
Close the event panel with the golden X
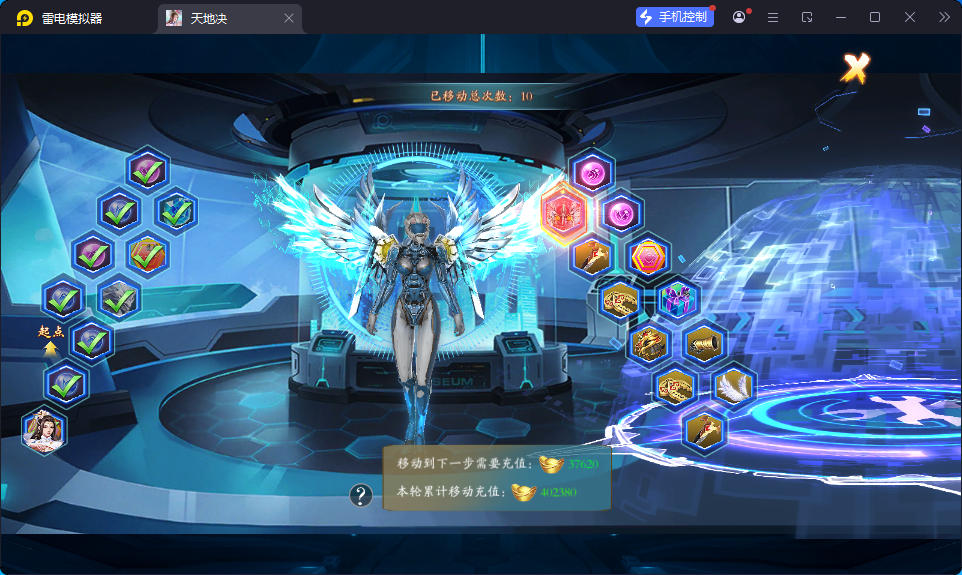pyautogui.click(x=855, y=68)
